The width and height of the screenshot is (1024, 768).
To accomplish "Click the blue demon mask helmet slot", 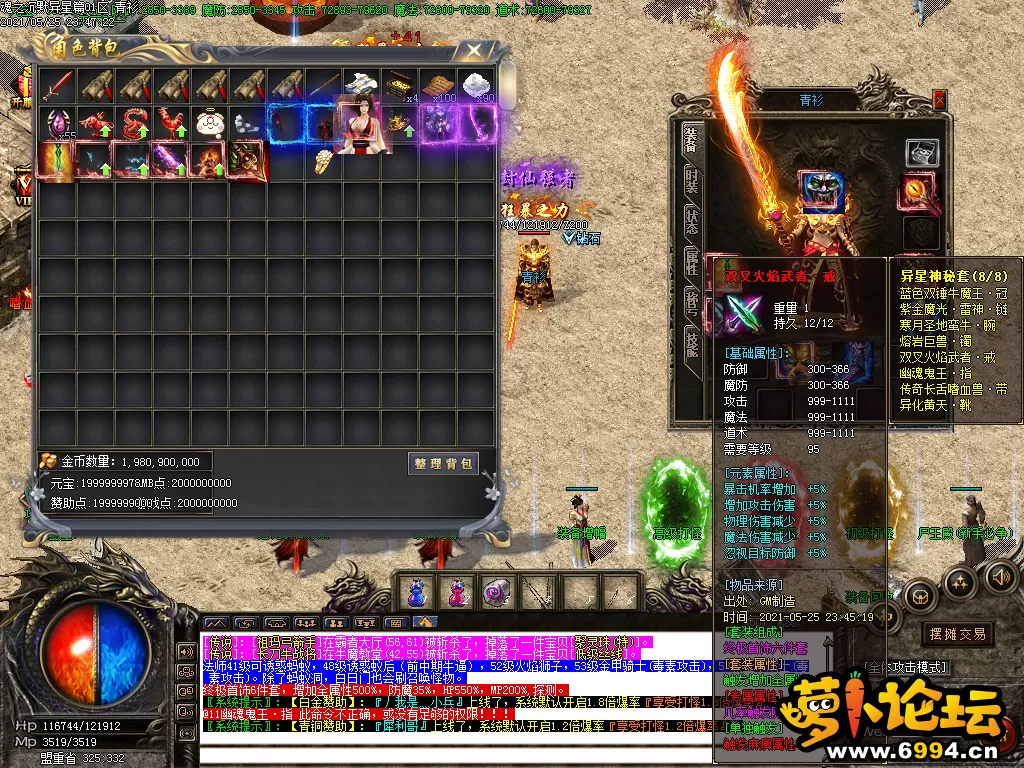I will pyautogui.click(x=821, y=192).
